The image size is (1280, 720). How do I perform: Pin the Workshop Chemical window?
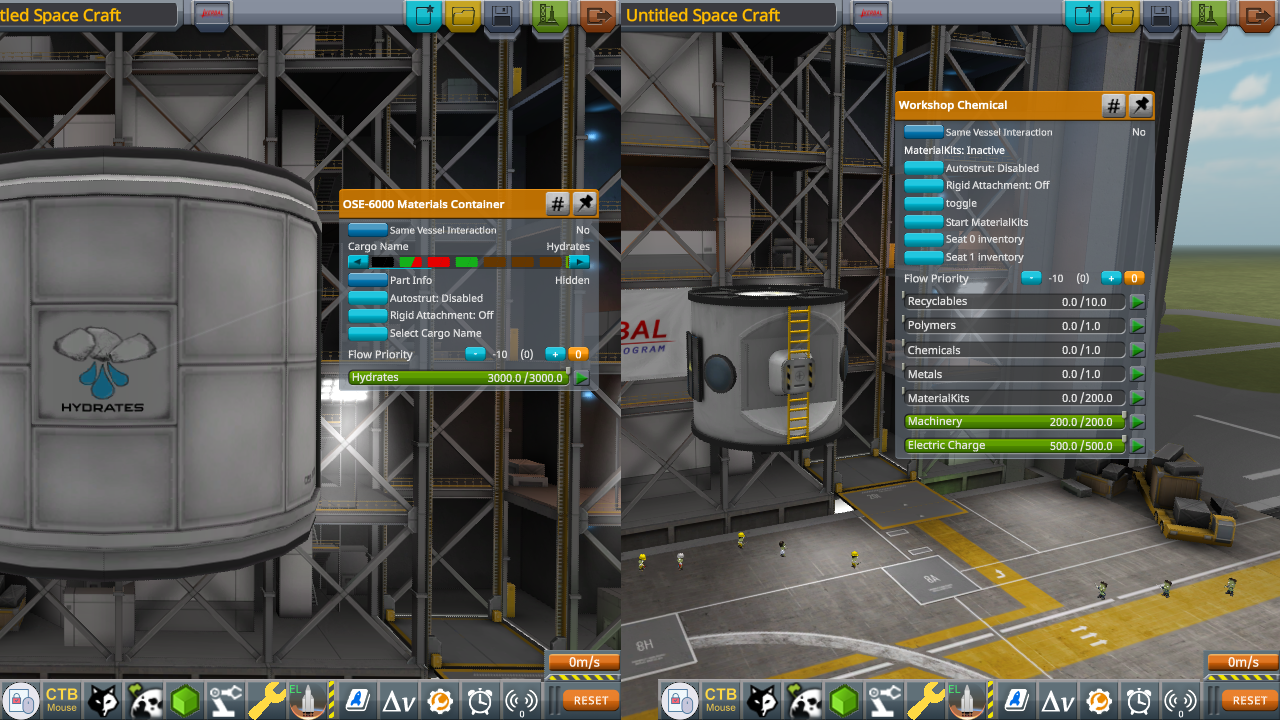1141,104
